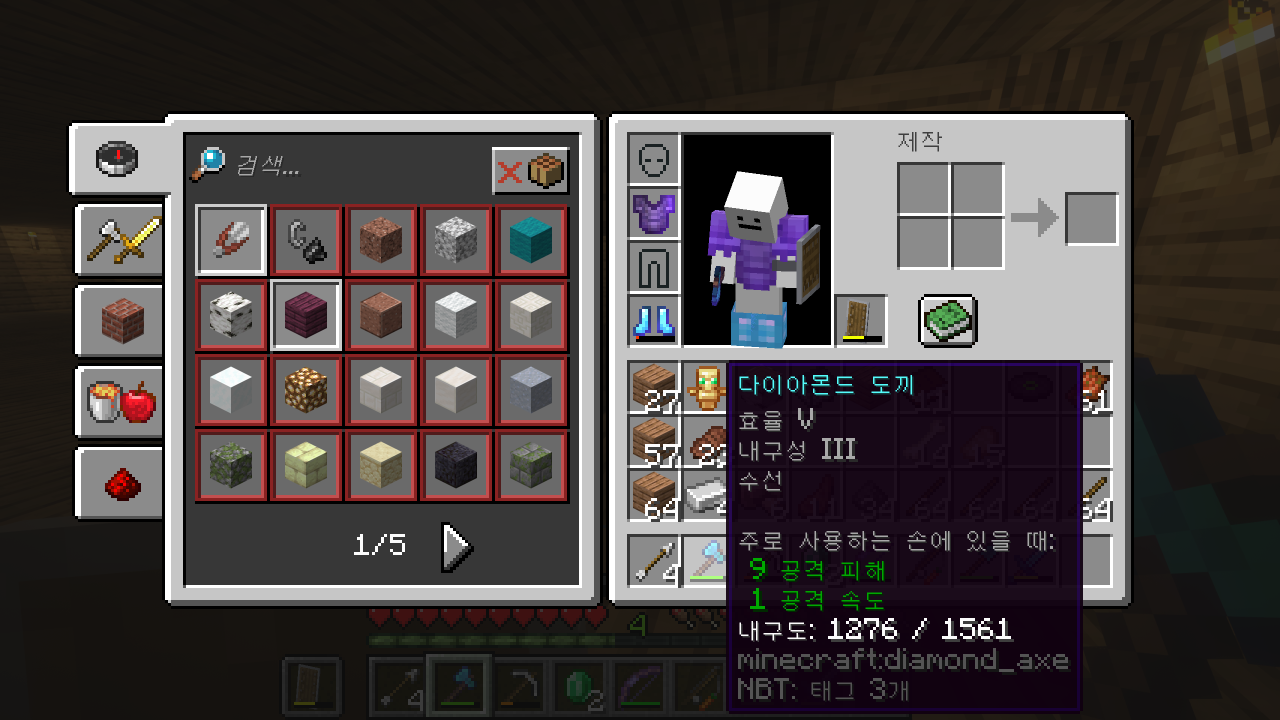Screen dimensions: 1280x720
Task: Select the diamond boots armor slot
Action: point(654,321)
